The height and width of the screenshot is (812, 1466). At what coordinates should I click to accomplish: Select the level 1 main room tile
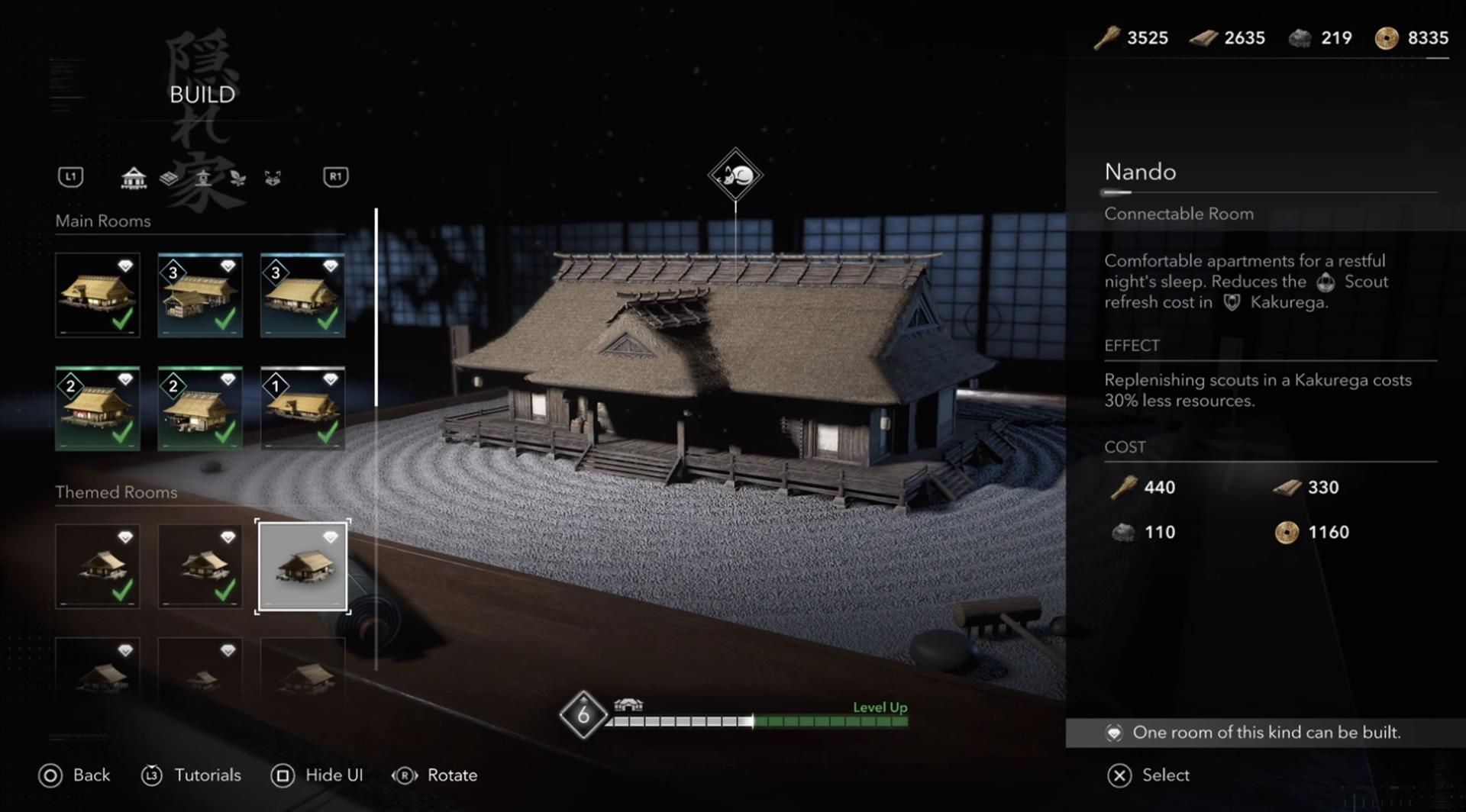point(302,408)
